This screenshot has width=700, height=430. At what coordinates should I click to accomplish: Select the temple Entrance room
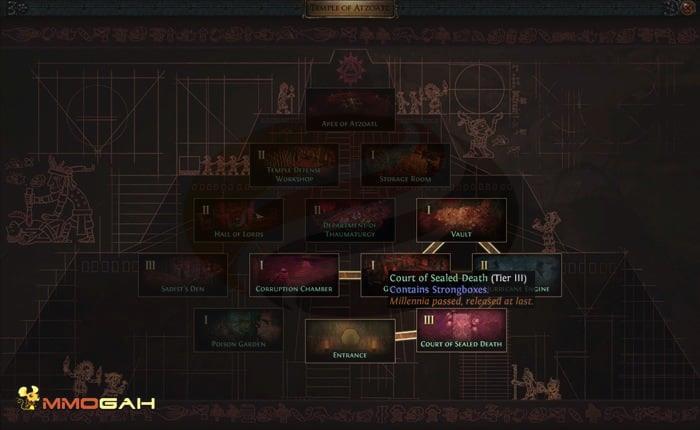[349, 340]
